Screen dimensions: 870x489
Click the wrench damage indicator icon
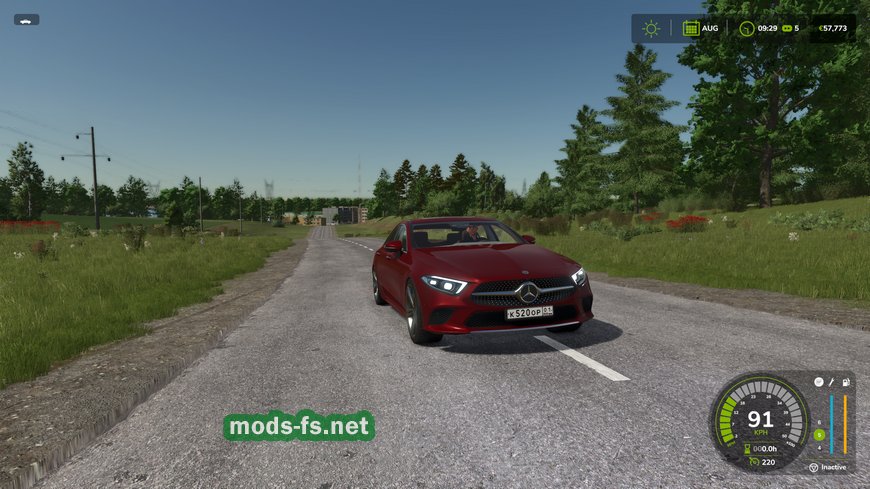pos(831,382)
